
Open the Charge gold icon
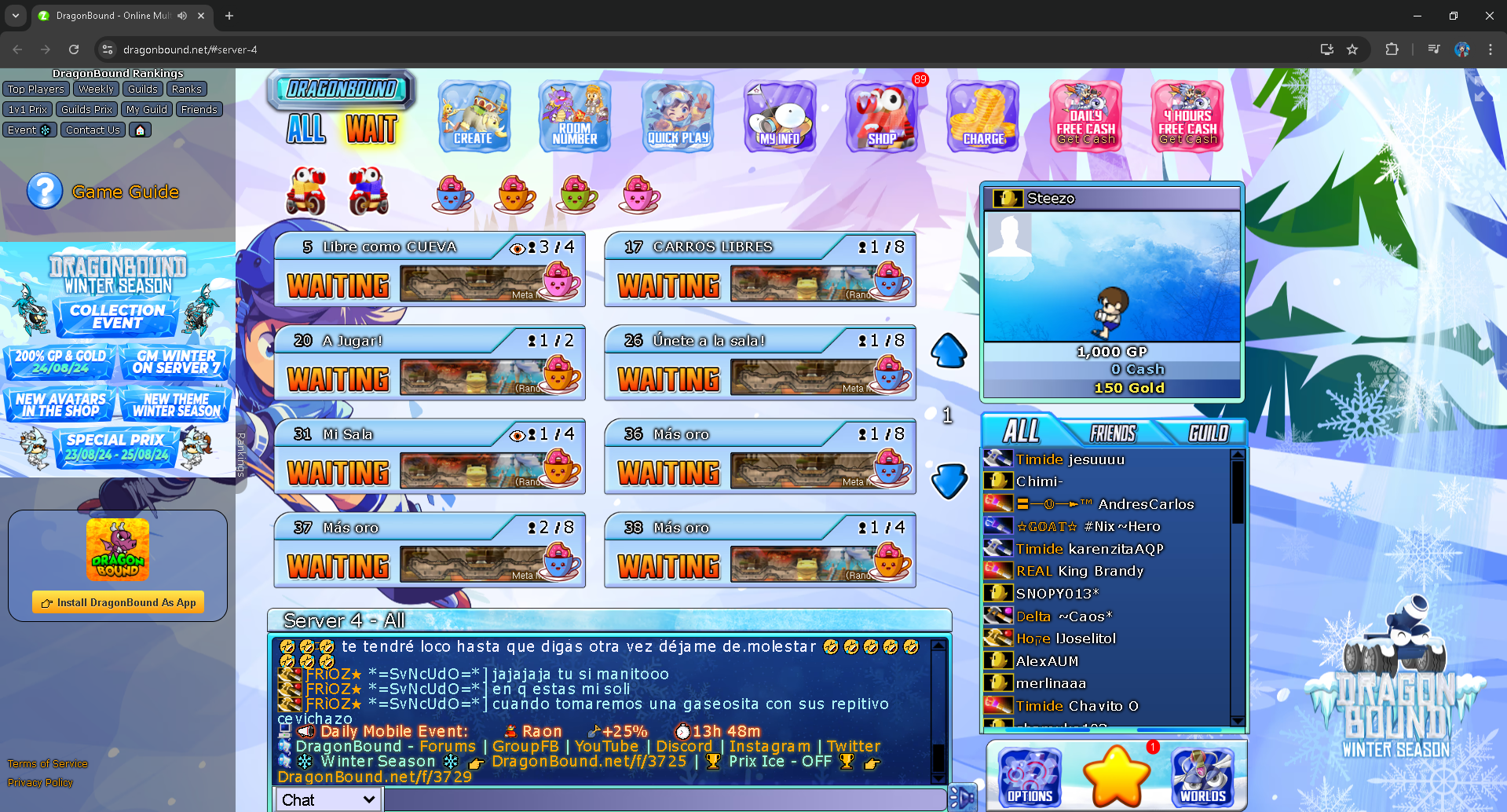tap(982, 116)
